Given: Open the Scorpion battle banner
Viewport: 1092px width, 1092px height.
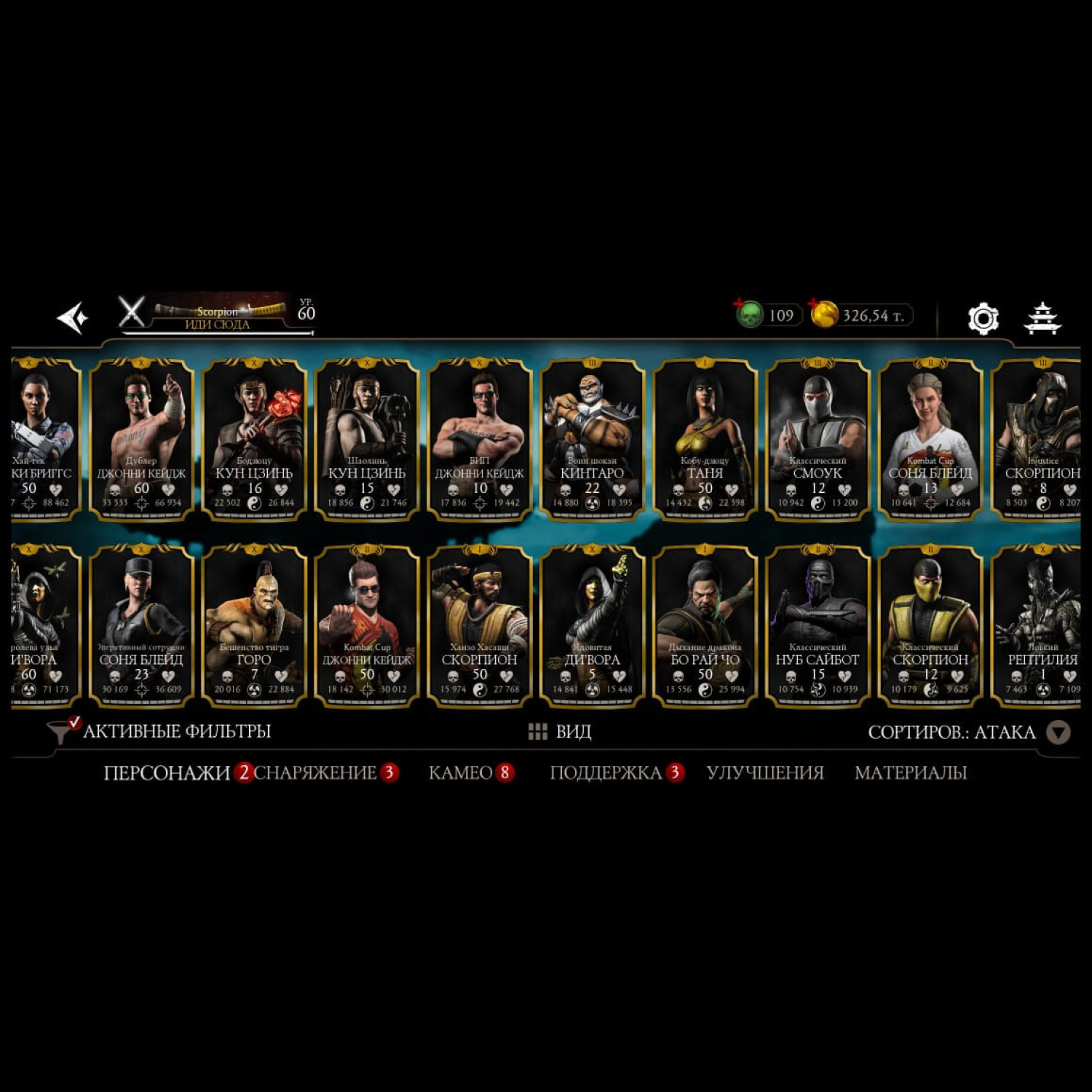Looking at the screenshot, I should (x=218, y=316).
